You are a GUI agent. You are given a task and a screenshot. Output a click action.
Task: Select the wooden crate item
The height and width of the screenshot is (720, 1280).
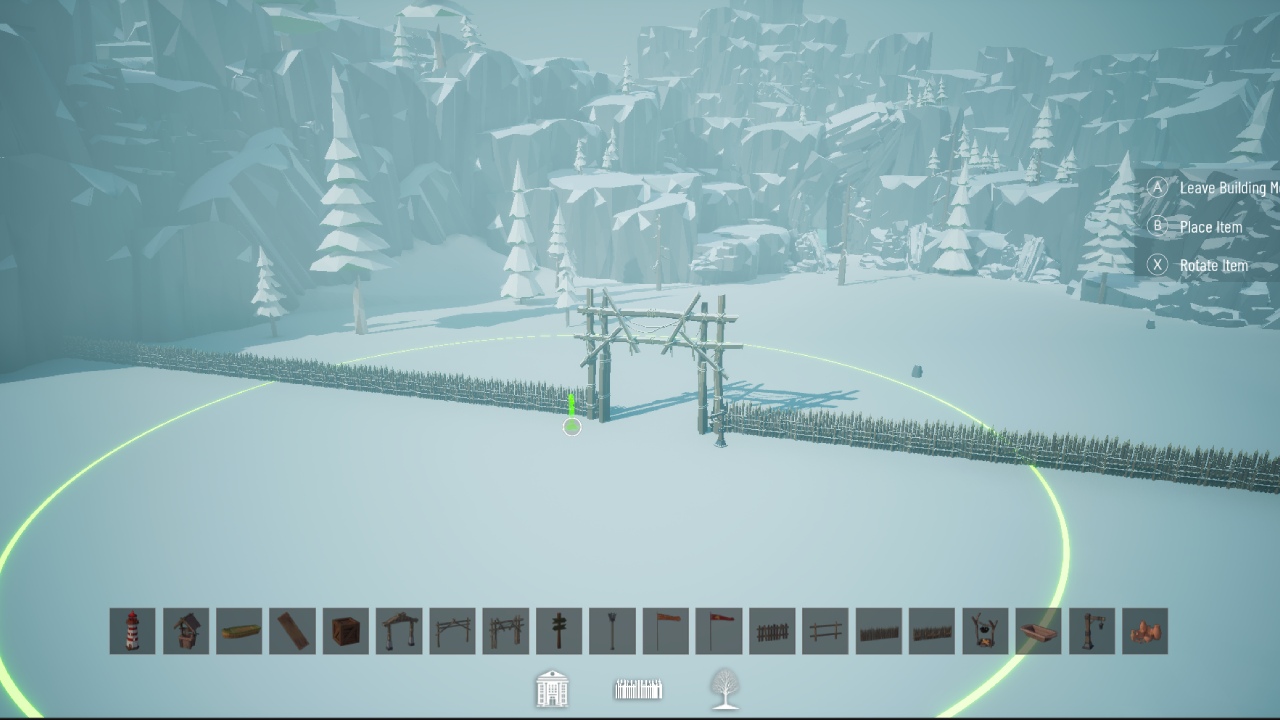coord(346,630)
